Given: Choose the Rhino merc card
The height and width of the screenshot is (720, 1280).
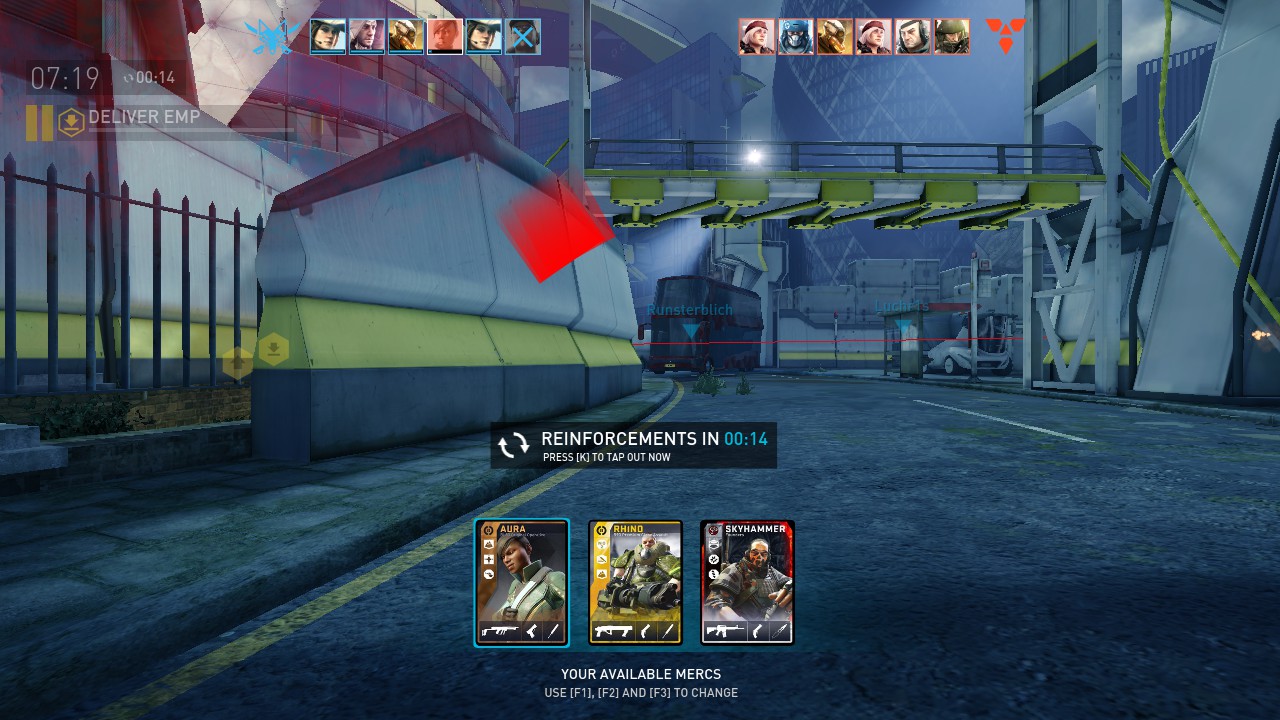Looking at the screenshot, I should point(635,582).
